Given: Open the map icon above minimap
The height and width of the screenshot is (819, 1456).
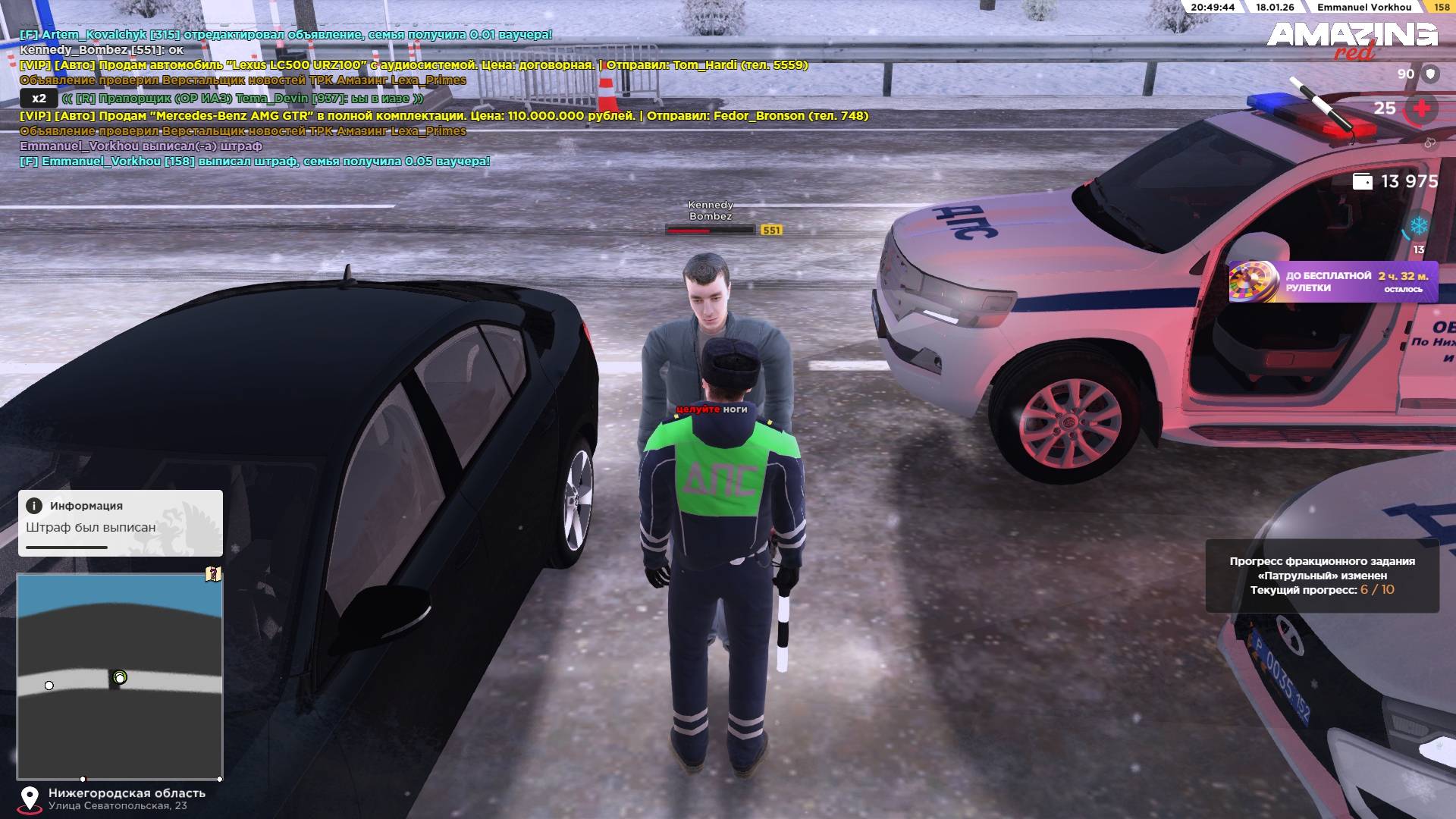Looking at the screenshot, I should [213, 574].
